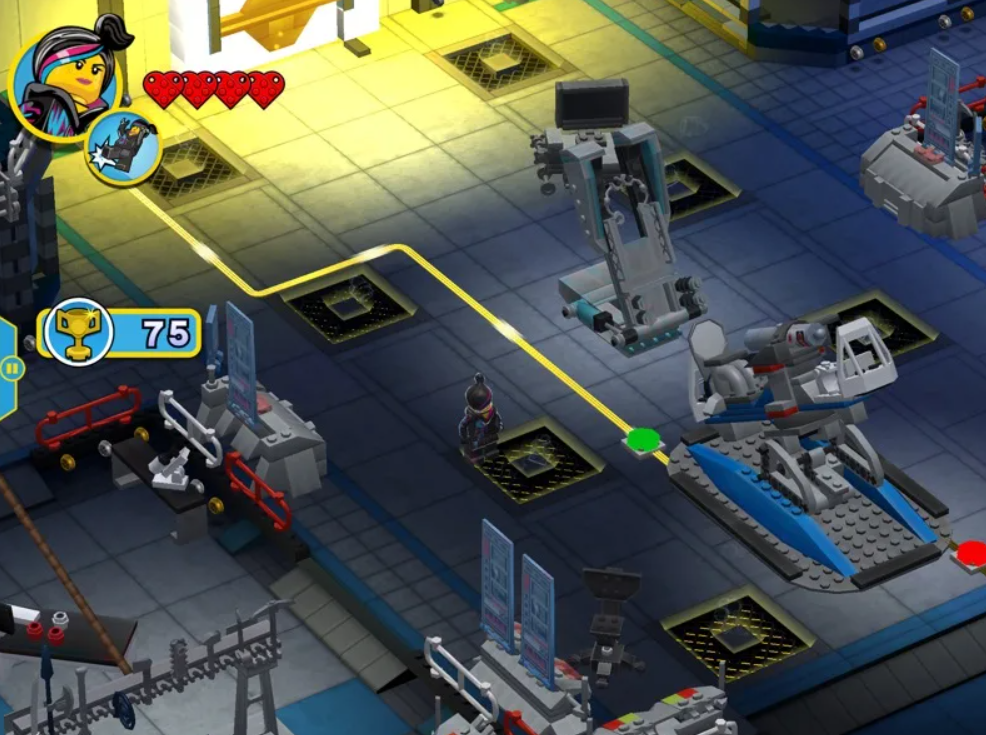Pause the game with the pause button
The width and height of the screenshot is (986, 735).
pos(11,368)
